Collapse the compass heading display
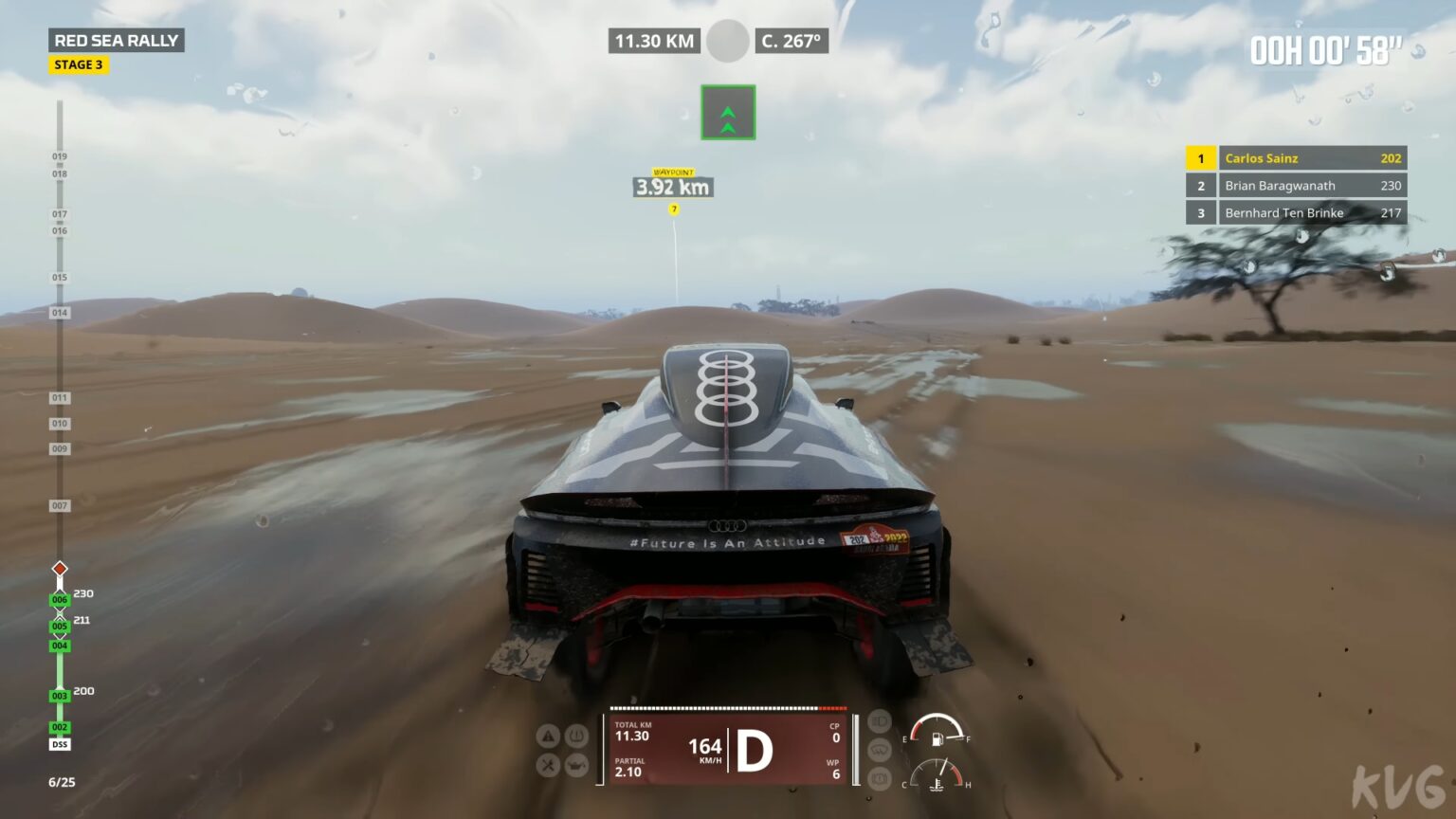1456x819 pixels. 792,42
